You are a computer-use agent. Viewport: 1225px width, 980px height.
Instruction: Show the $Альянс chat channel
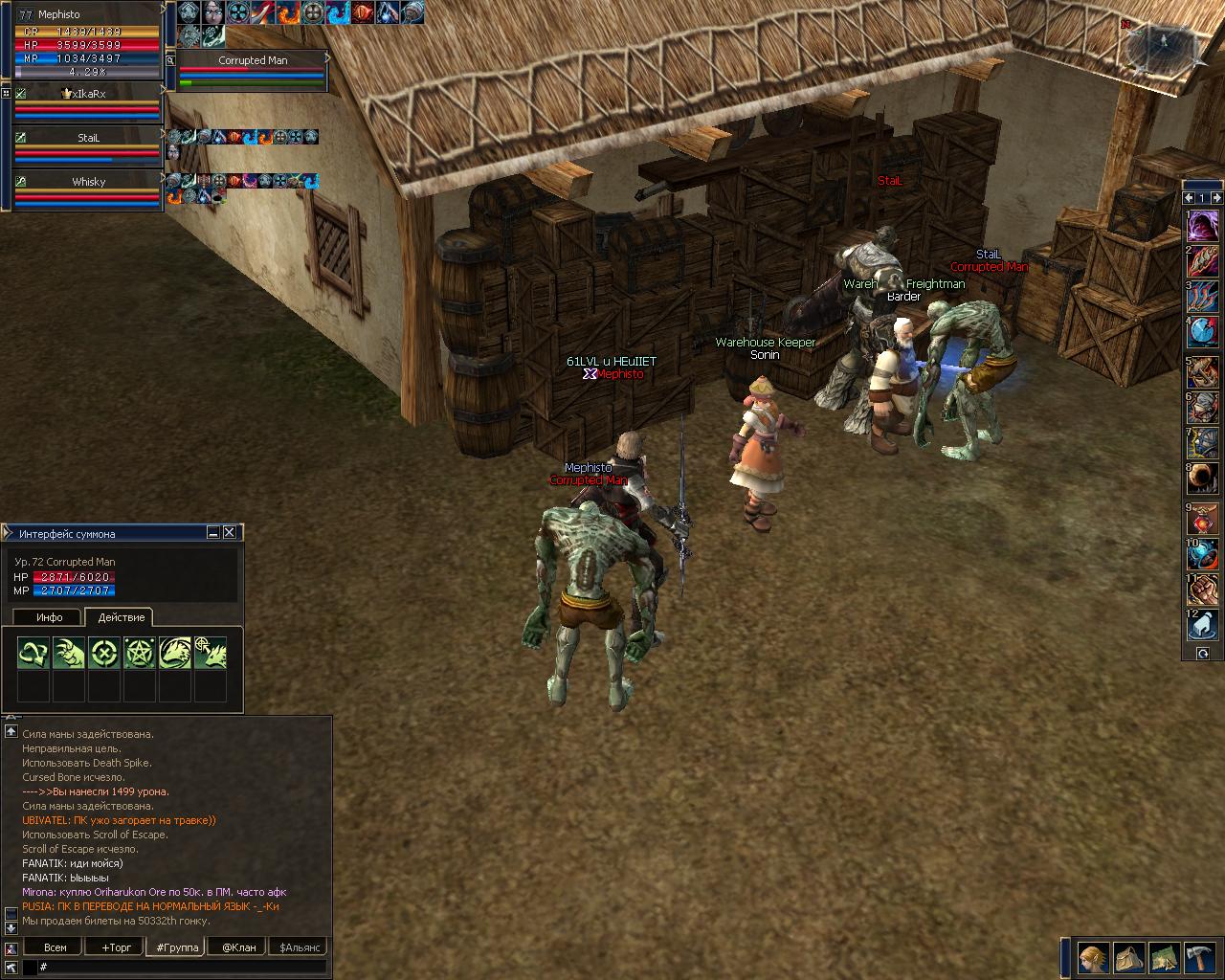pyautogui.click(x=300, y=947)
